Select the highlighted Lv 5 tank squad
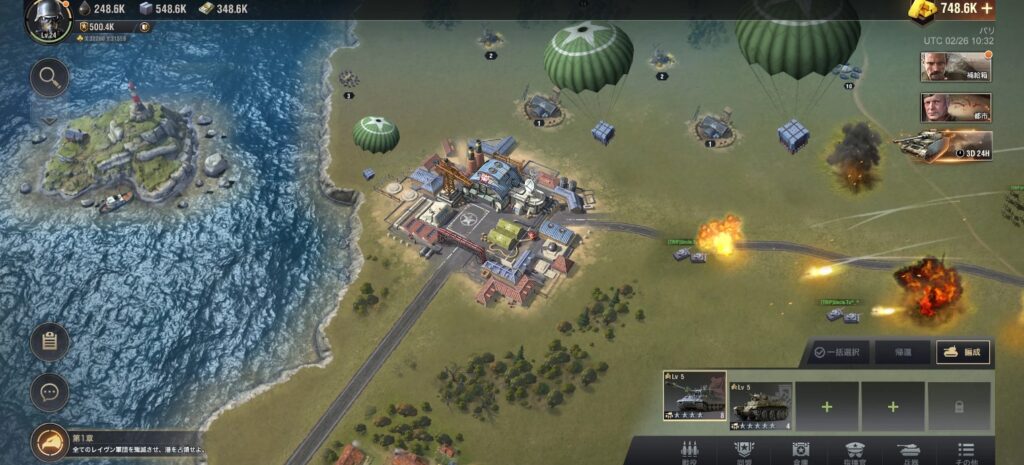The width and height of the screenshot is (1024, 465). 694,398
